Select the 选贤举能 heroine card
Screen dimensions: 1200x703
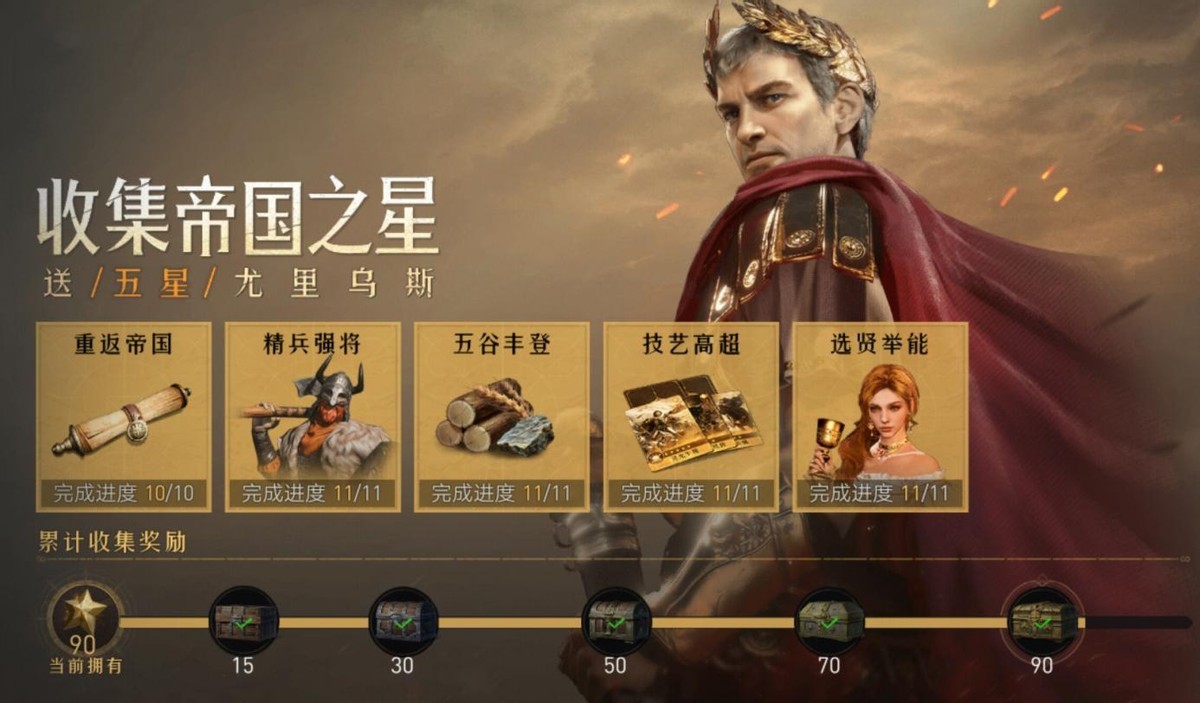click(880, 417)
